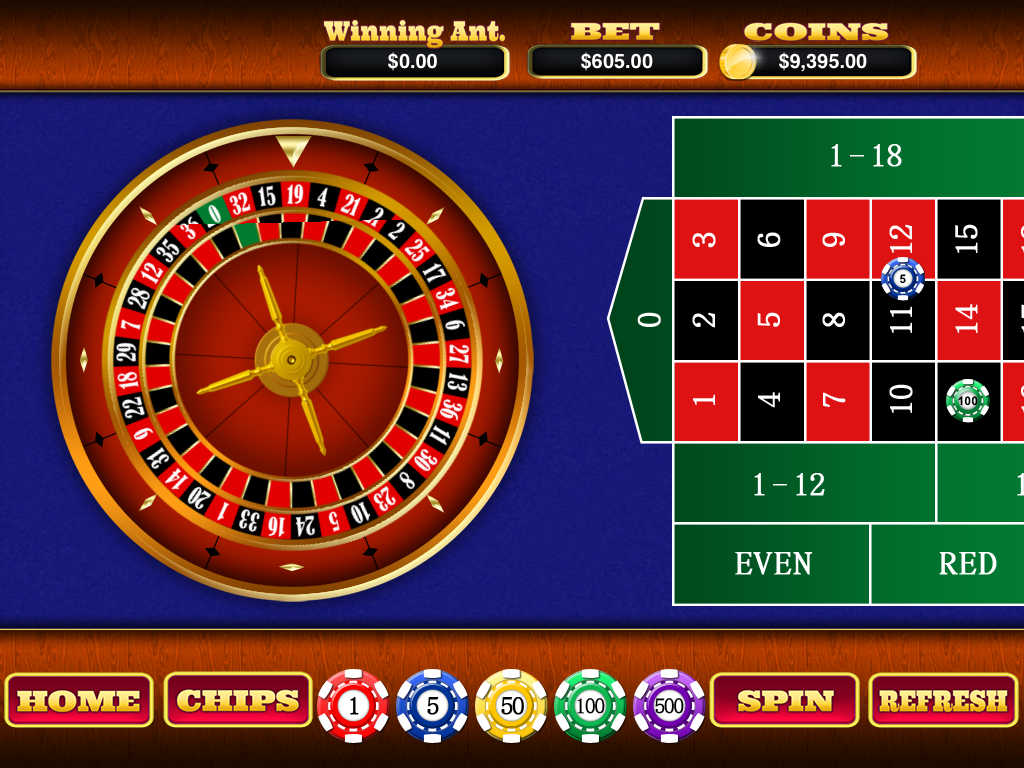
Task: Bet on black number 8
Action: (837, 320)
